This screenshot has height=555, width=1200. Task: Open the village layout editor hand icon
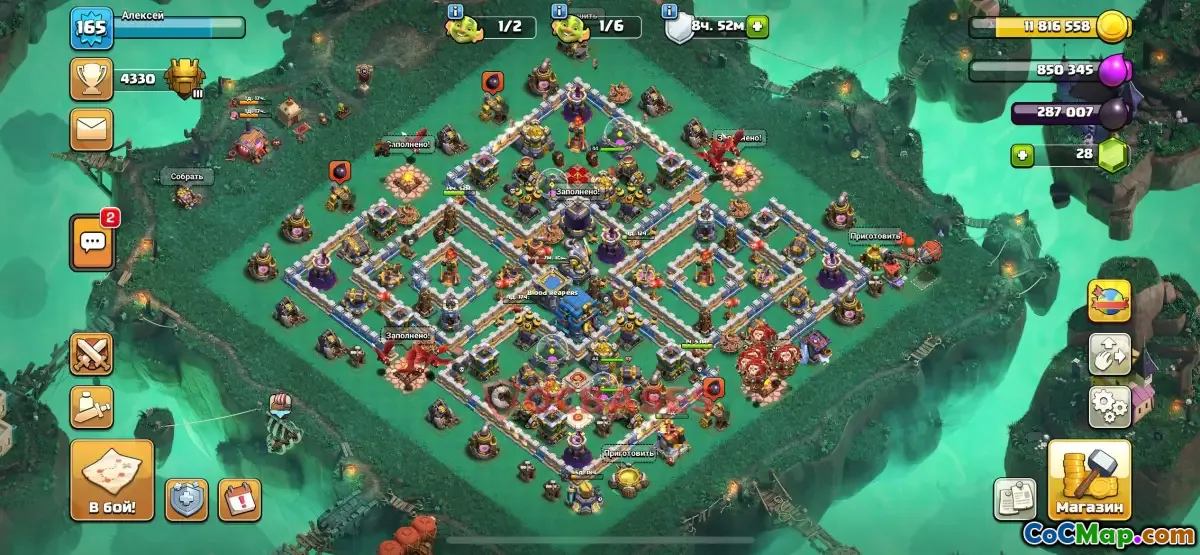click(x=1109, y=353)
